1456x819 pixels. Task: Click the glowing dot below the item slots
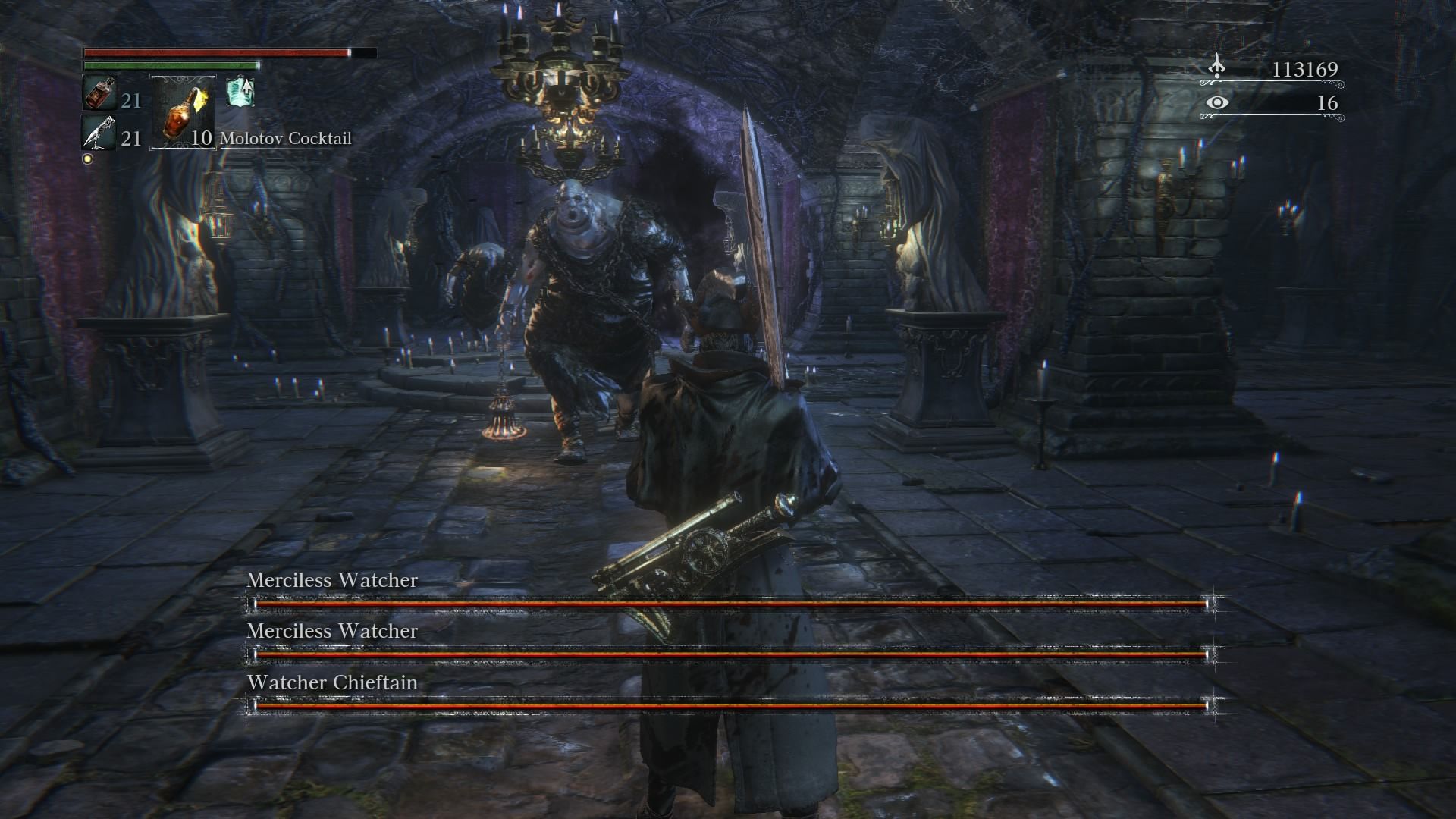coord(89,159)
